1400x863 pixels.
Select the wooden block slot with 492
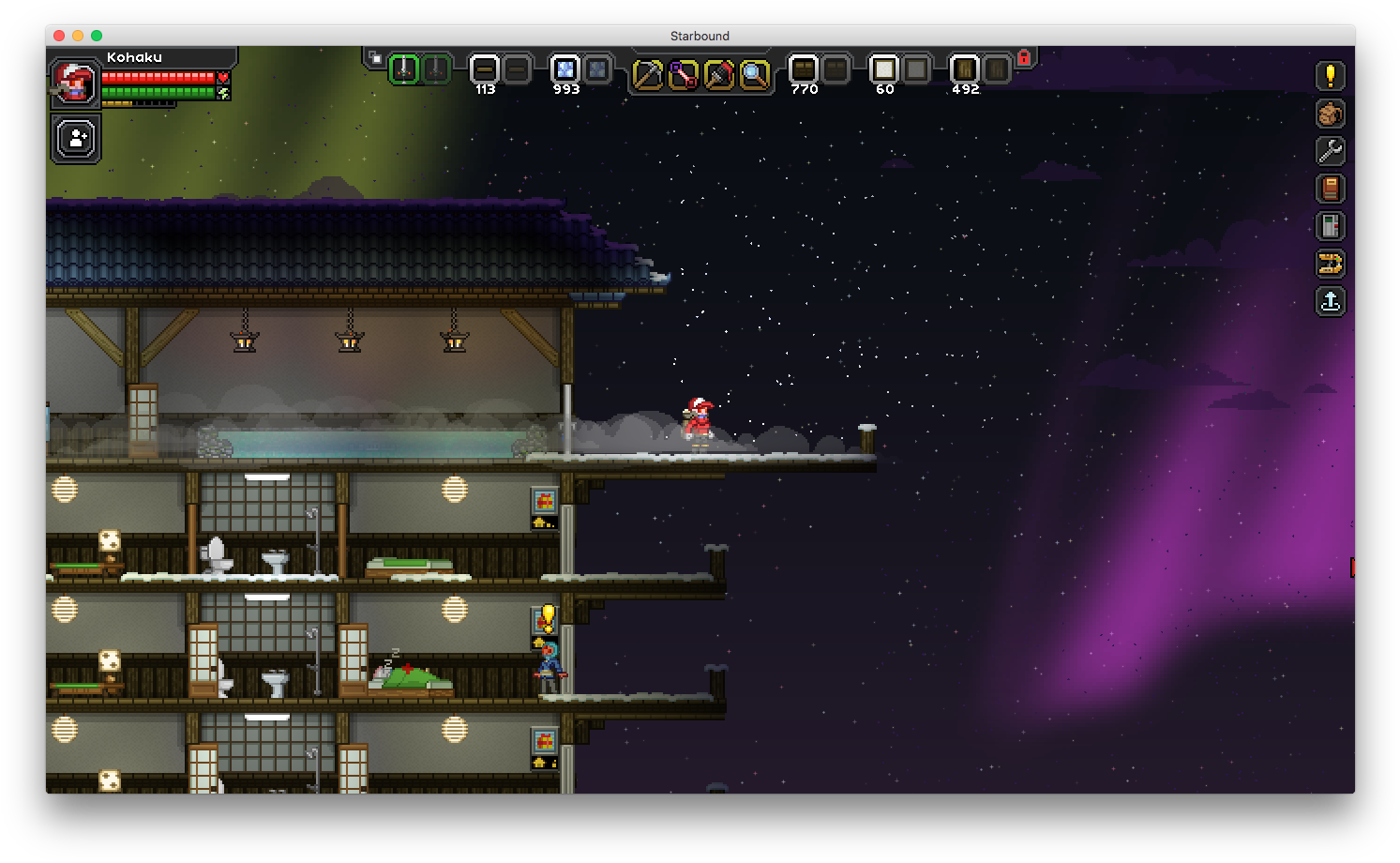965,69
